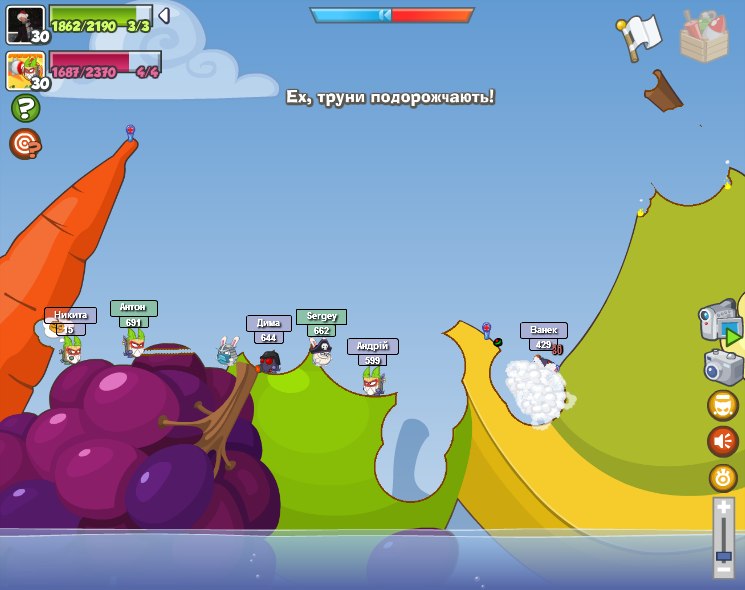This screenshot has width=745, height=590.
Task: Click the target with question mark icon
Action: [x=25, y=144]
